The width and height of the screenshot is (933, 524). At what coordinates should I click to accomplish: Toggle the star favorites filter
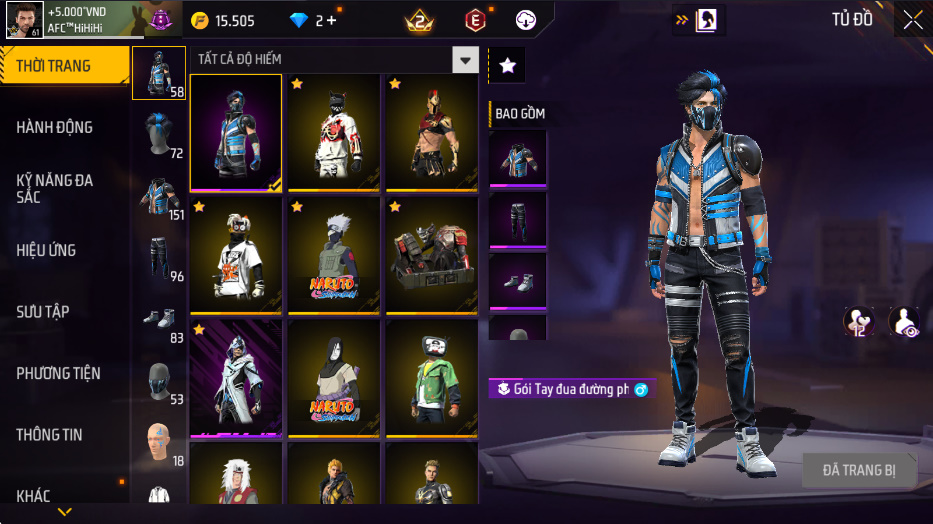(507, 66)
